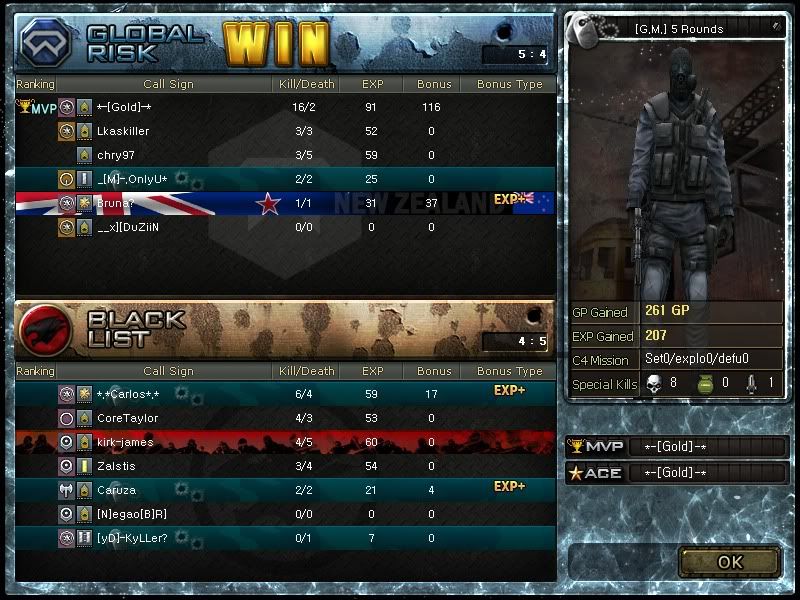
Task: Click the Global Risk Kill/Death column header
Action: [304, 85]
